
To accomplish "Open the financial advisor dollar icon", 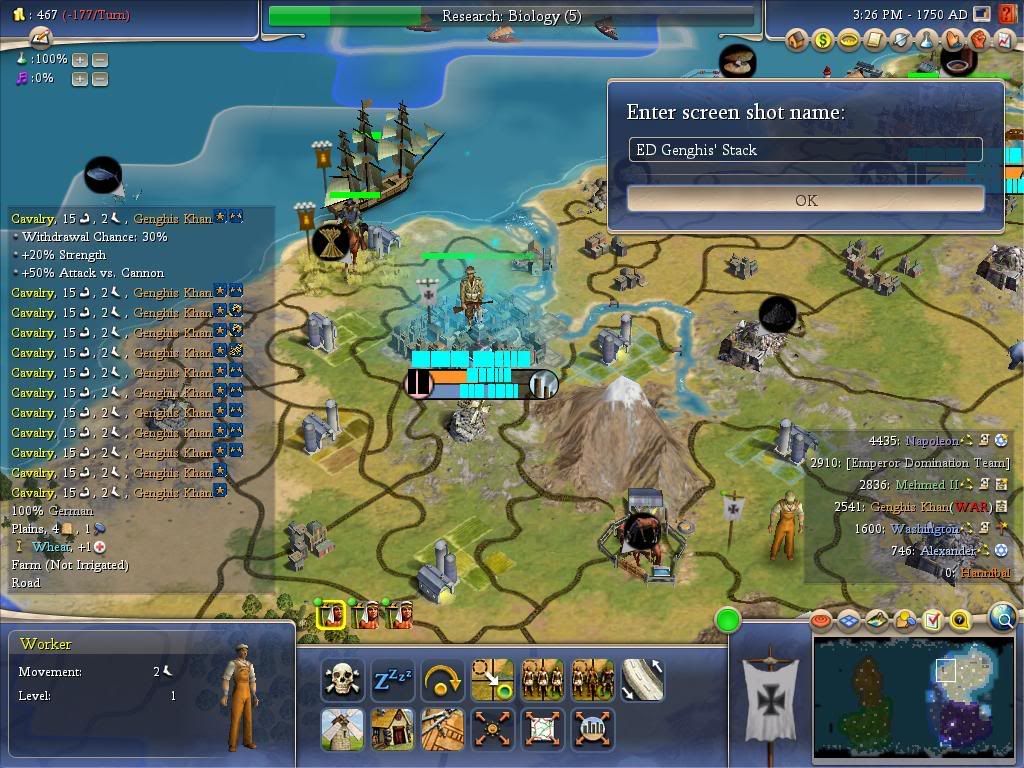I will pos(823,41).
